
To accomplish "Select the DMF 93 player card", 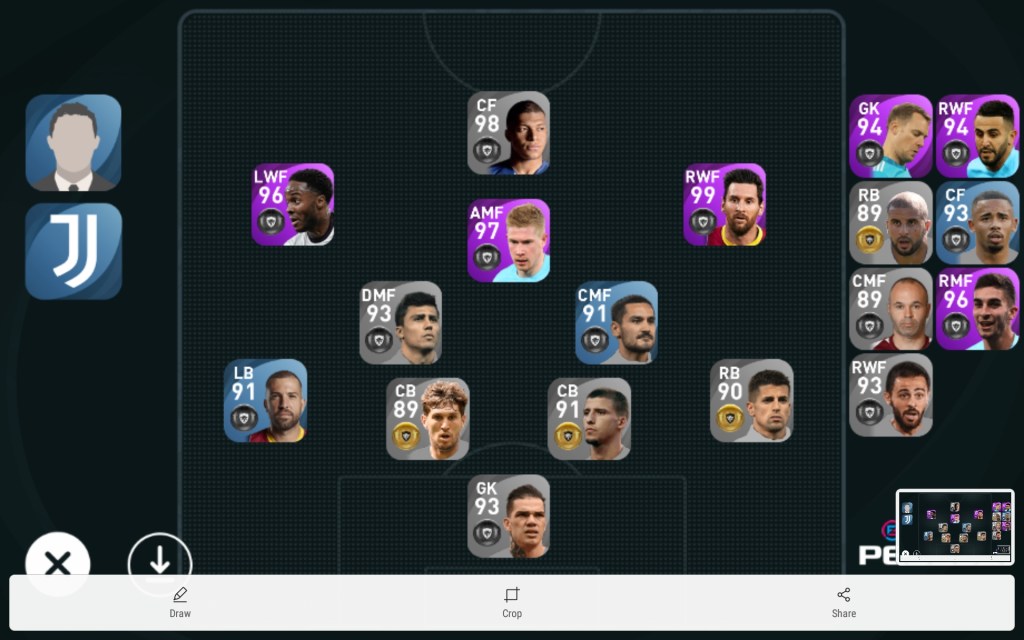I will coord(401,322).
